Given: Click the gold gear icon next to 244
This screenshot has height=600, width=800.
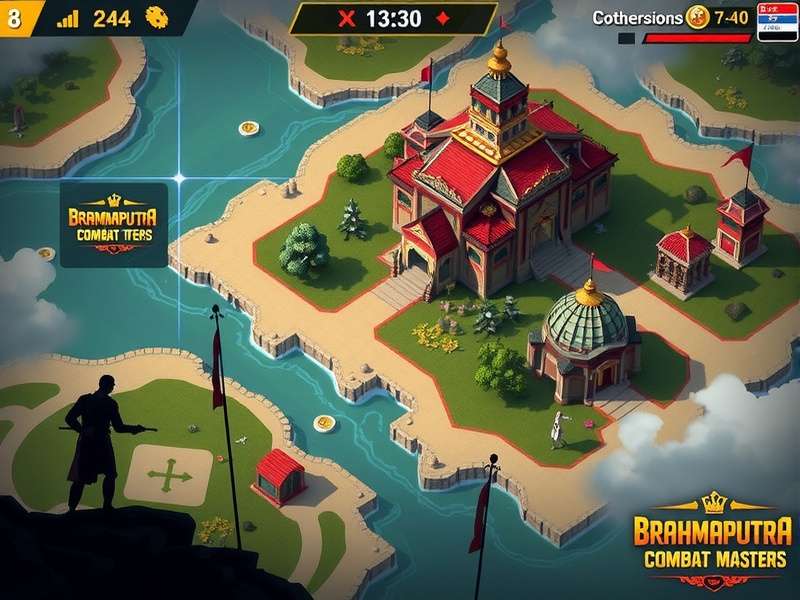Looking at the screenshot, I should pos(155,17).
